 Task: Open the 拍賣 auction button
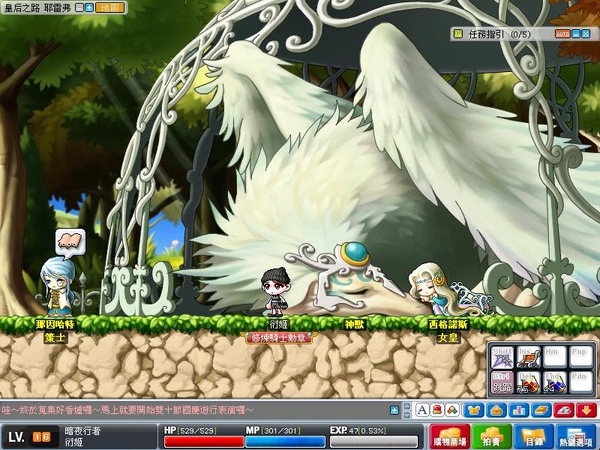click(490, 438)
